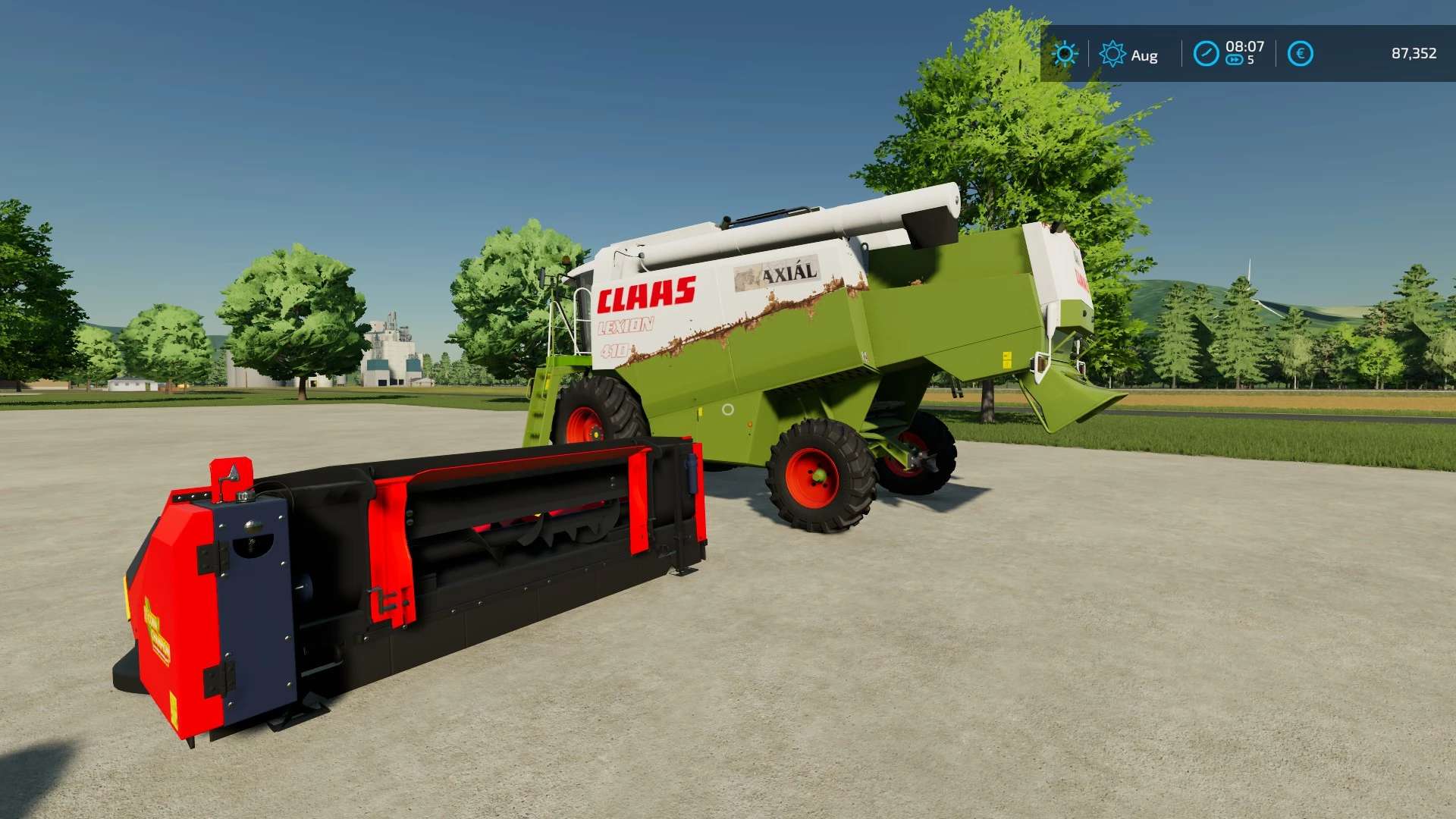This screenshot has width=1456, height=819.
Task: Click the clock icon beside the time
Action: (x=1206, y=54)
